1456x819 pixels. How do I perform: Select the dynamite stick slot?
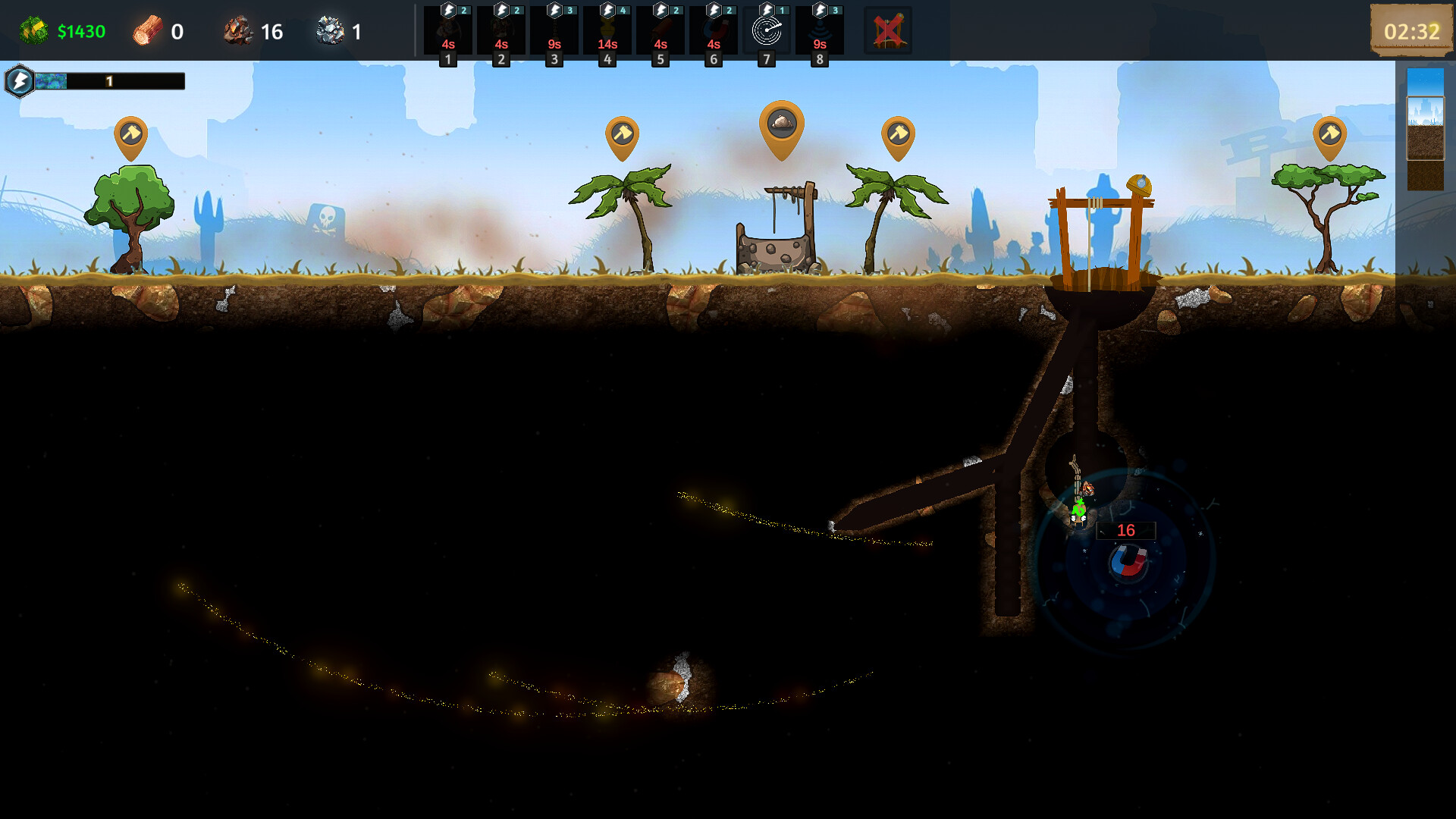pos(660,31)
